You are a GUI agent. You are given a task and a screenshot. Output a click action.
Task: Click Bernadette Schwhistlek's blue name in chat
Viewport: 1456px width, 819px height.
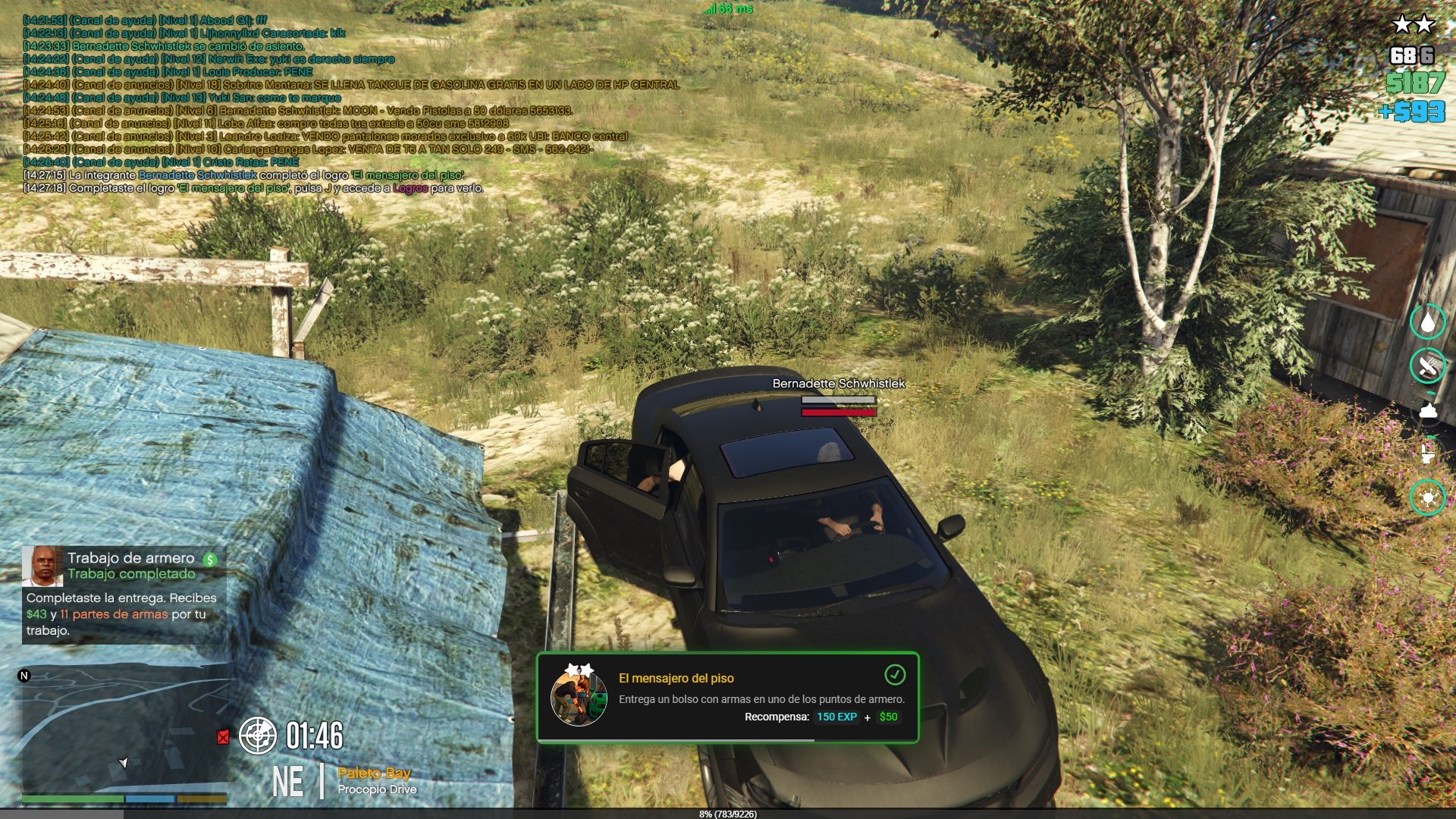tap(197, 175)
